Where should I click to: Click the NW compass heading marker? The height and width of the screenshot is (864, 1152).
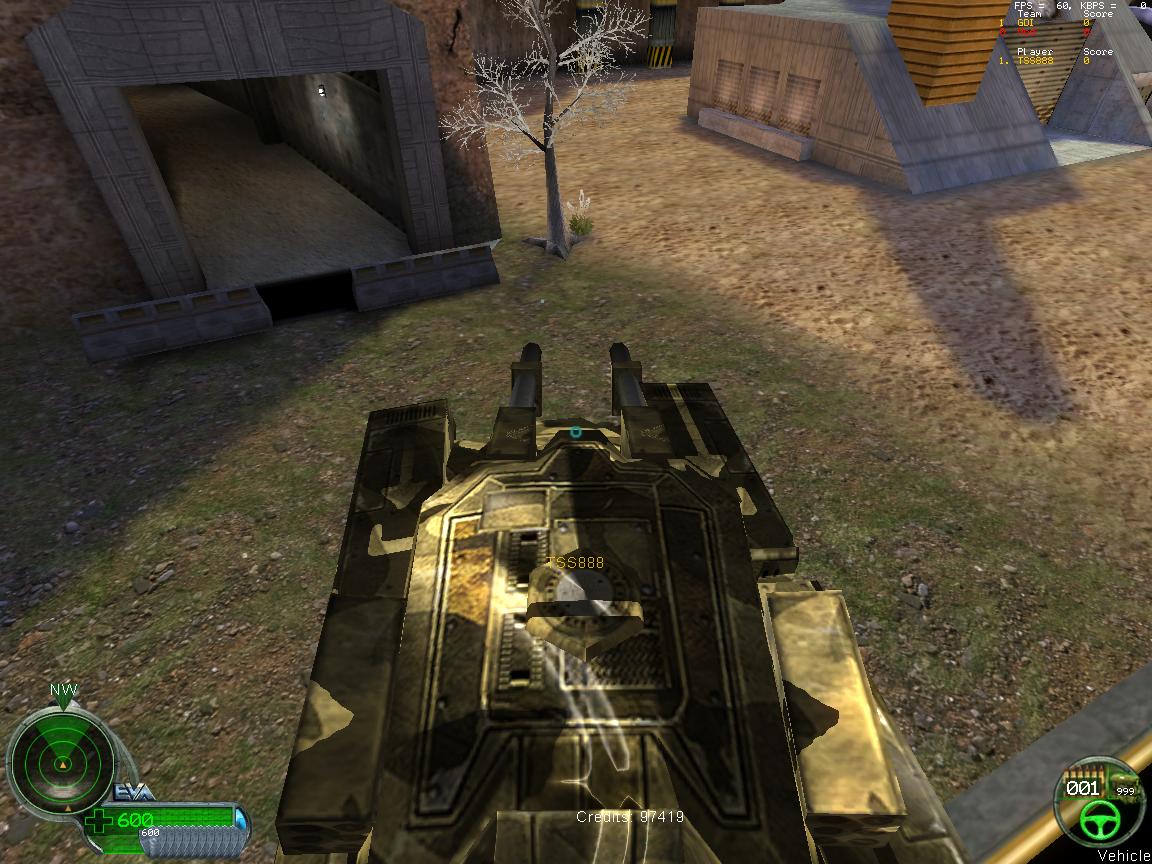[64, 691]
